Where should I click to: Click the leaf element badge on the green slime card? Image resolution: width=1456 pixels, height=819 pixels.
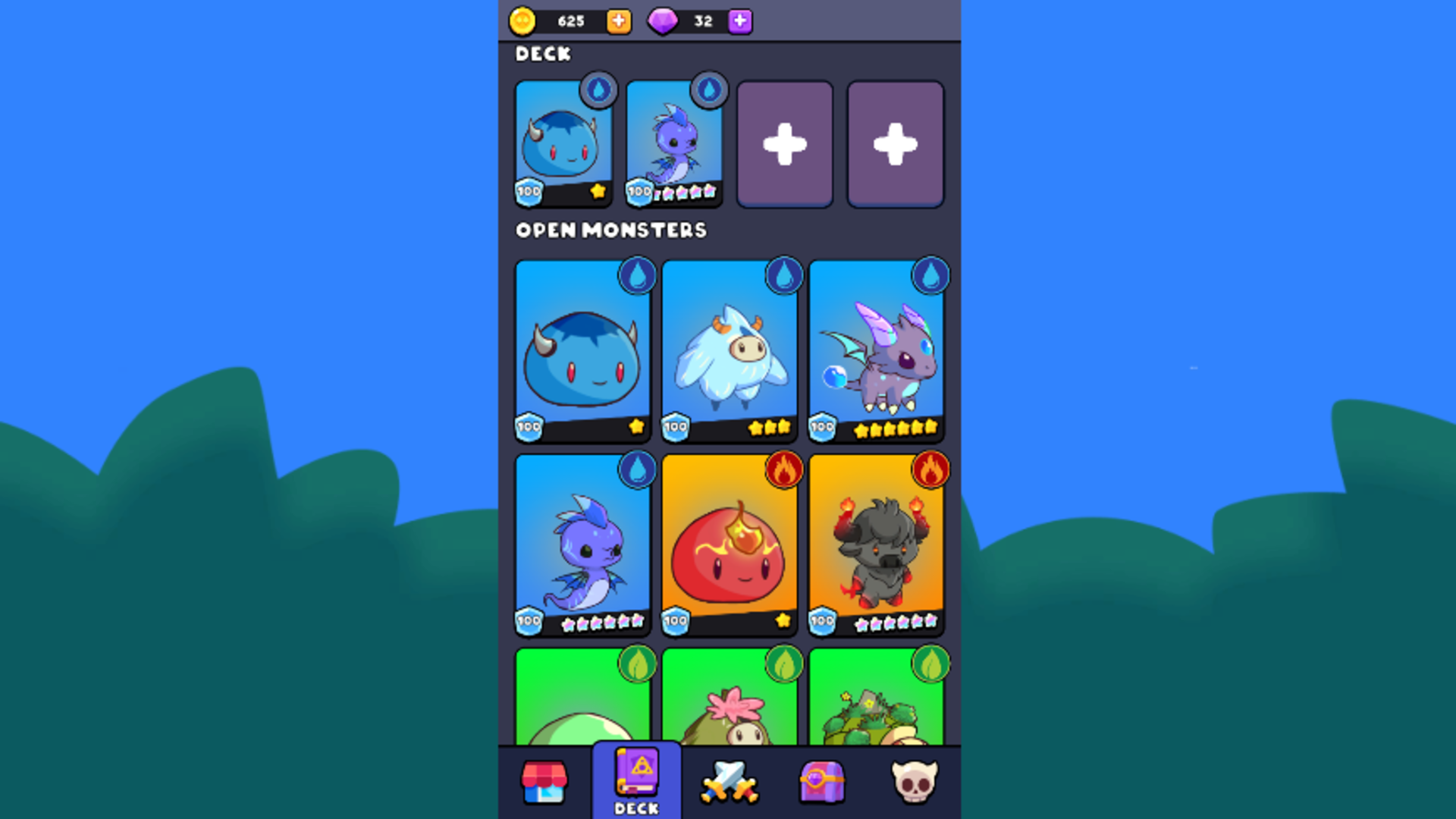coord(638,661)
